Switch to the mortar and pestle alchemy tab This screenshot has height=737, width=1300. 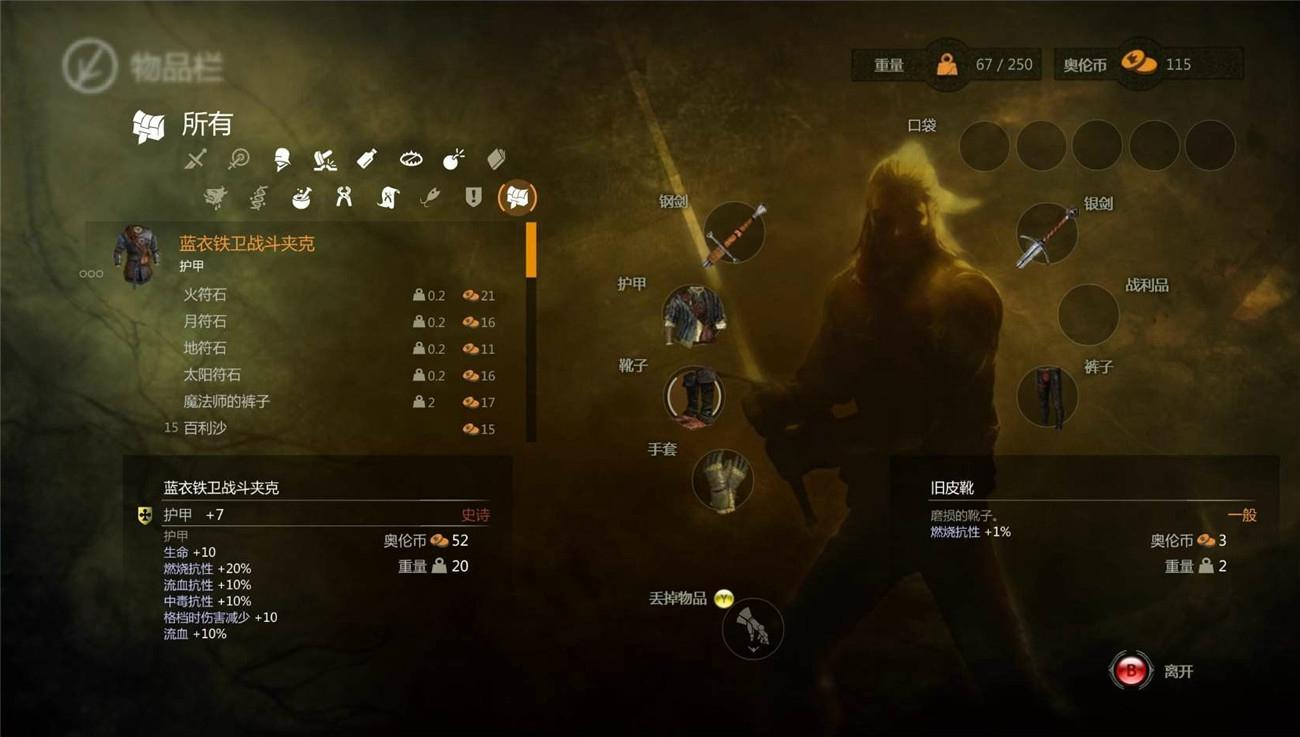pyautogui.click(x=300, y=197)
